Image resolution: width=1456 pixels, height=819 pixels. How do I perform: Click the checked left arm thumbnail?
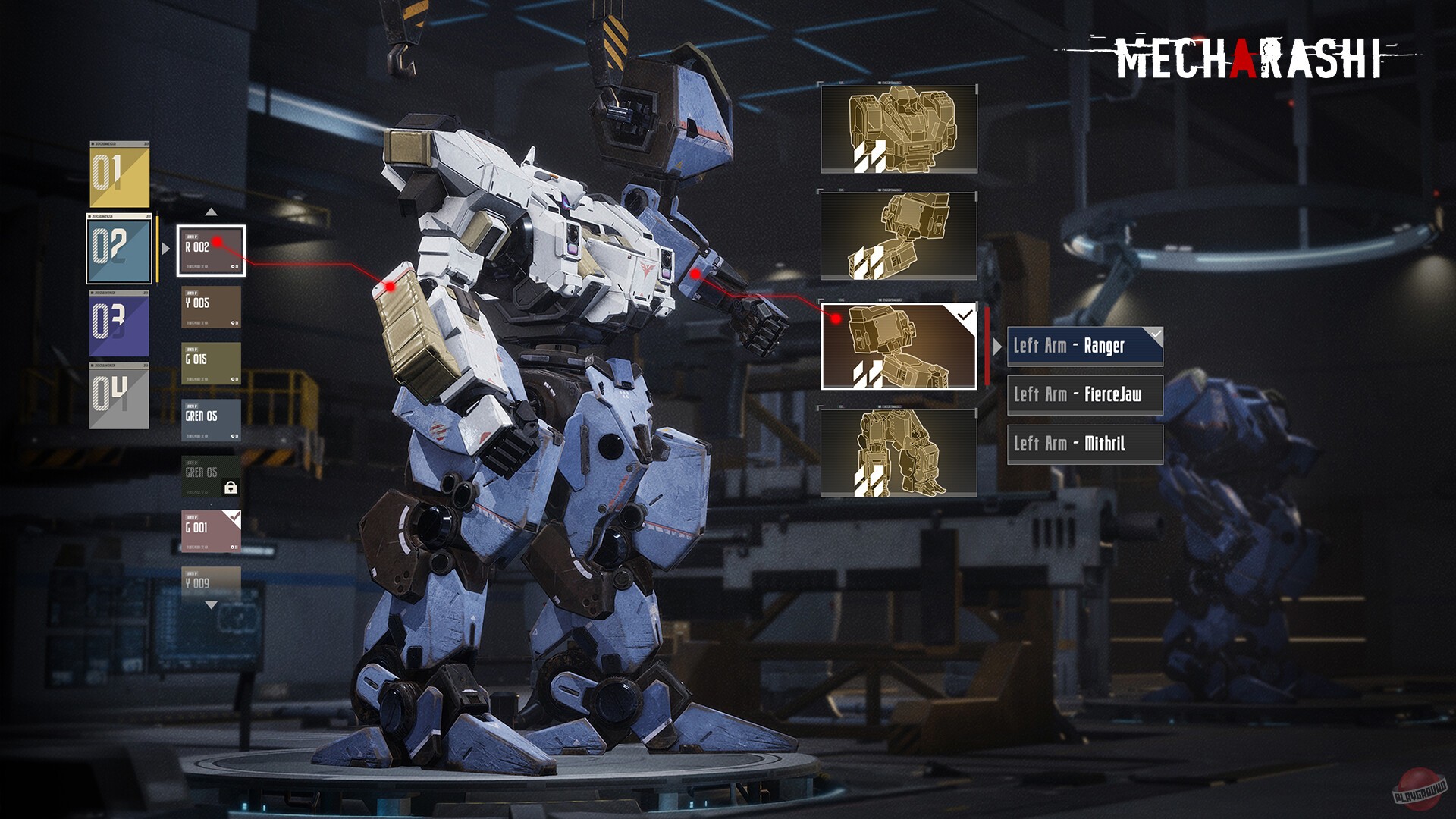coord(899,346)
